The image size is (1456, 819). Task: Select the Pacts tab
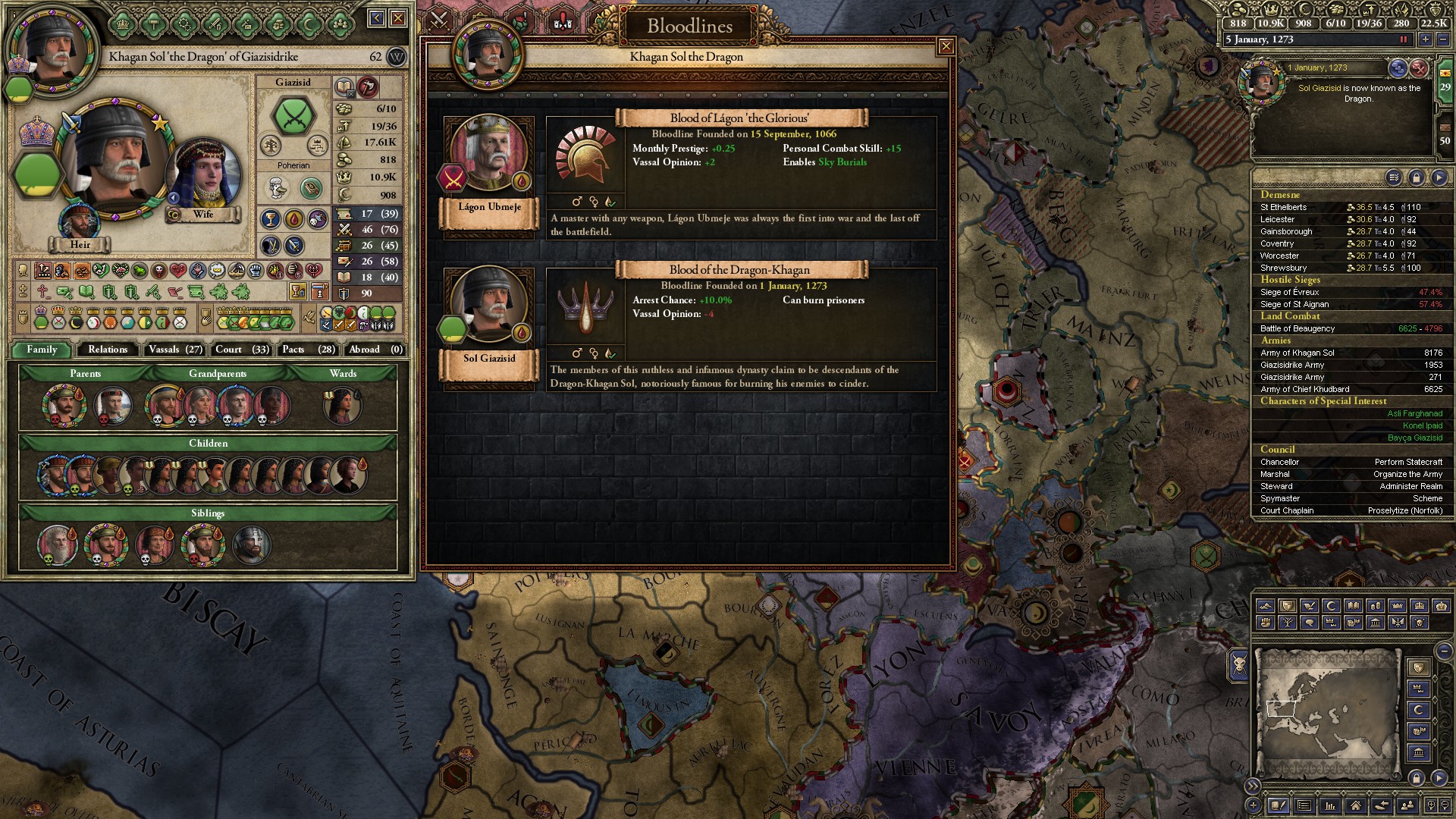point(308,350)
